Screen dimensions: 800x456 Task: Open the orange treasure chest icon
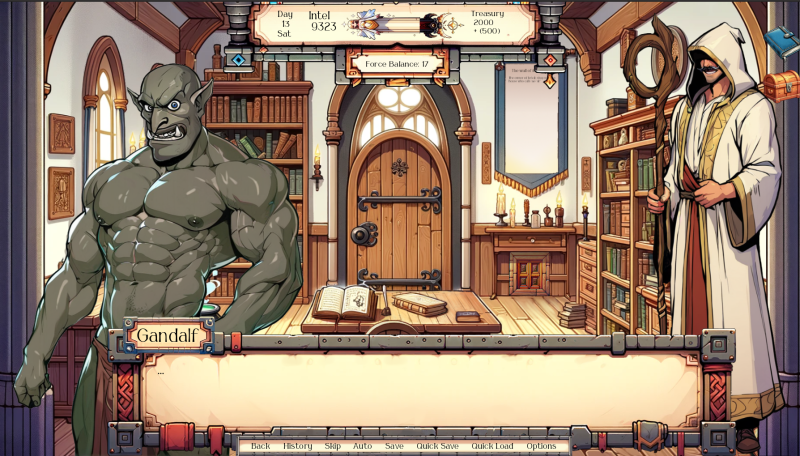coord(781,85)
